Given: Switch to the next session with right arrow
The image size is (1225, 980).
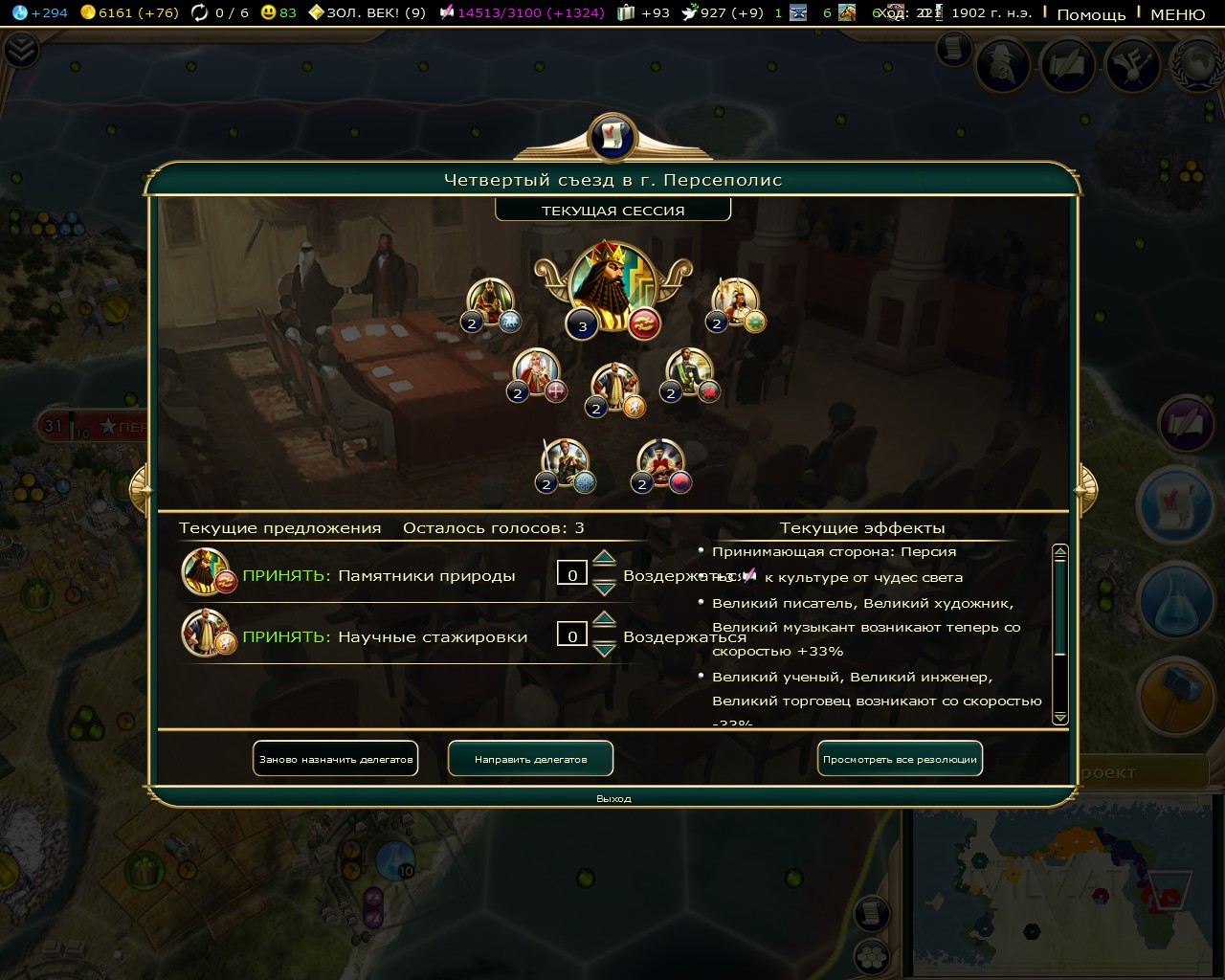Looking at the screenshot, I should (x=1085, y=490).
